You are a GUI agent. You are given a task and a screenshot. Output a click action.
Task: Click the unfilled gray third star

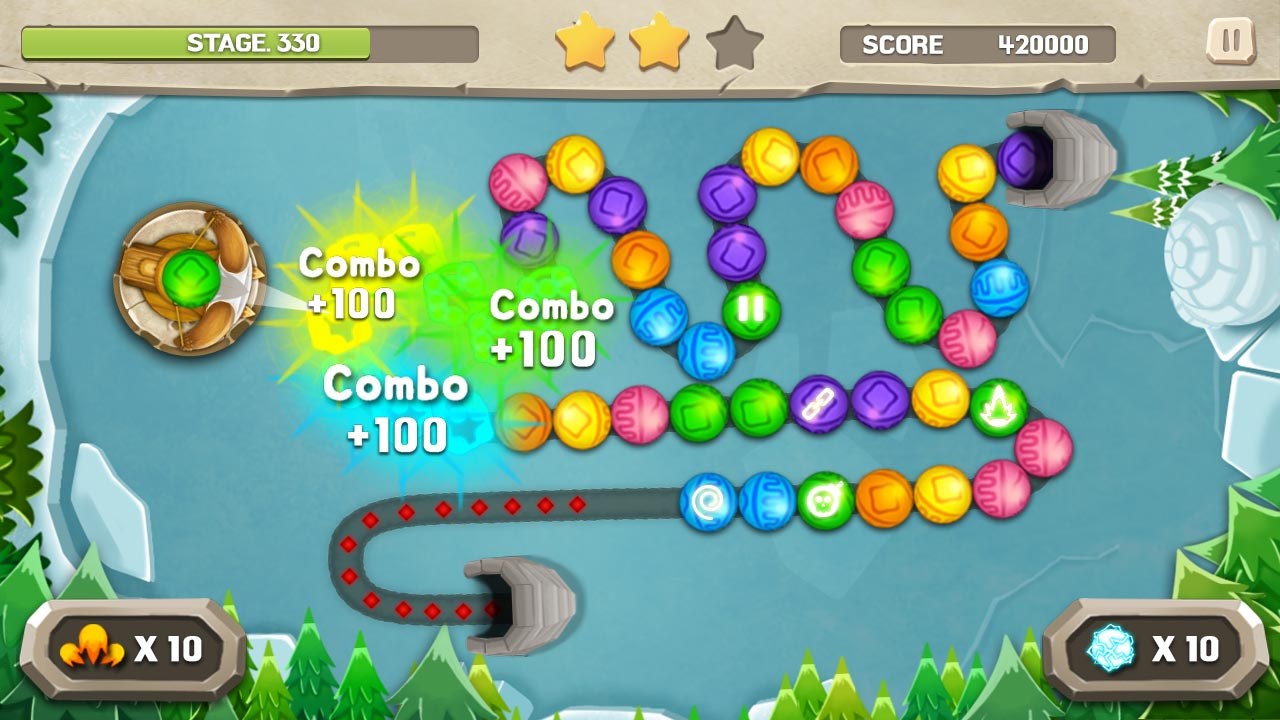pos(736,43)
